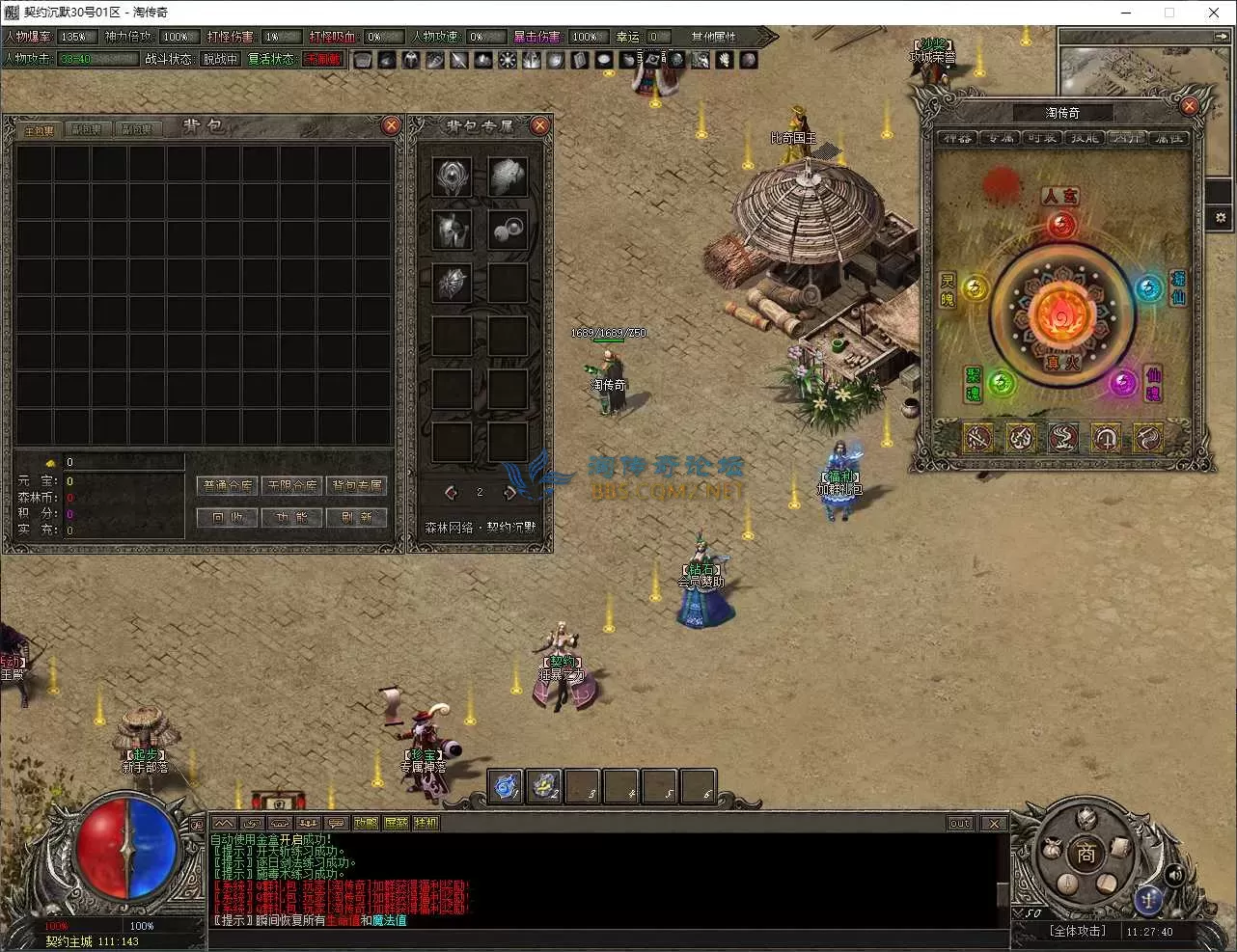Toggle the sound speaker icon

click(x=1174, y=875)
